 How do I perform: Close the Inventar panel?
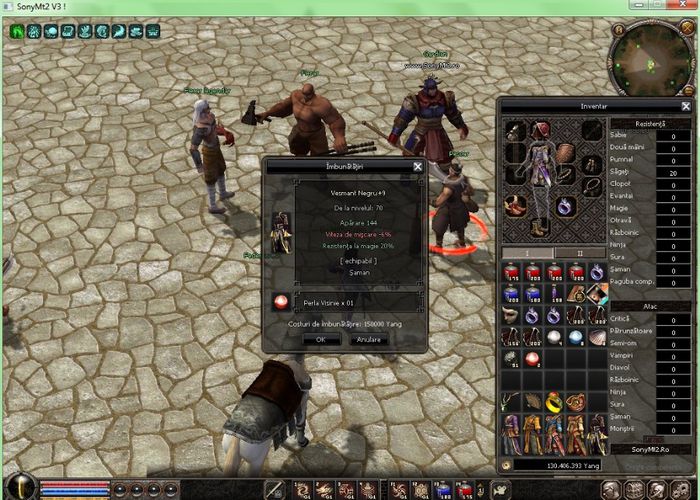point(686,106)
